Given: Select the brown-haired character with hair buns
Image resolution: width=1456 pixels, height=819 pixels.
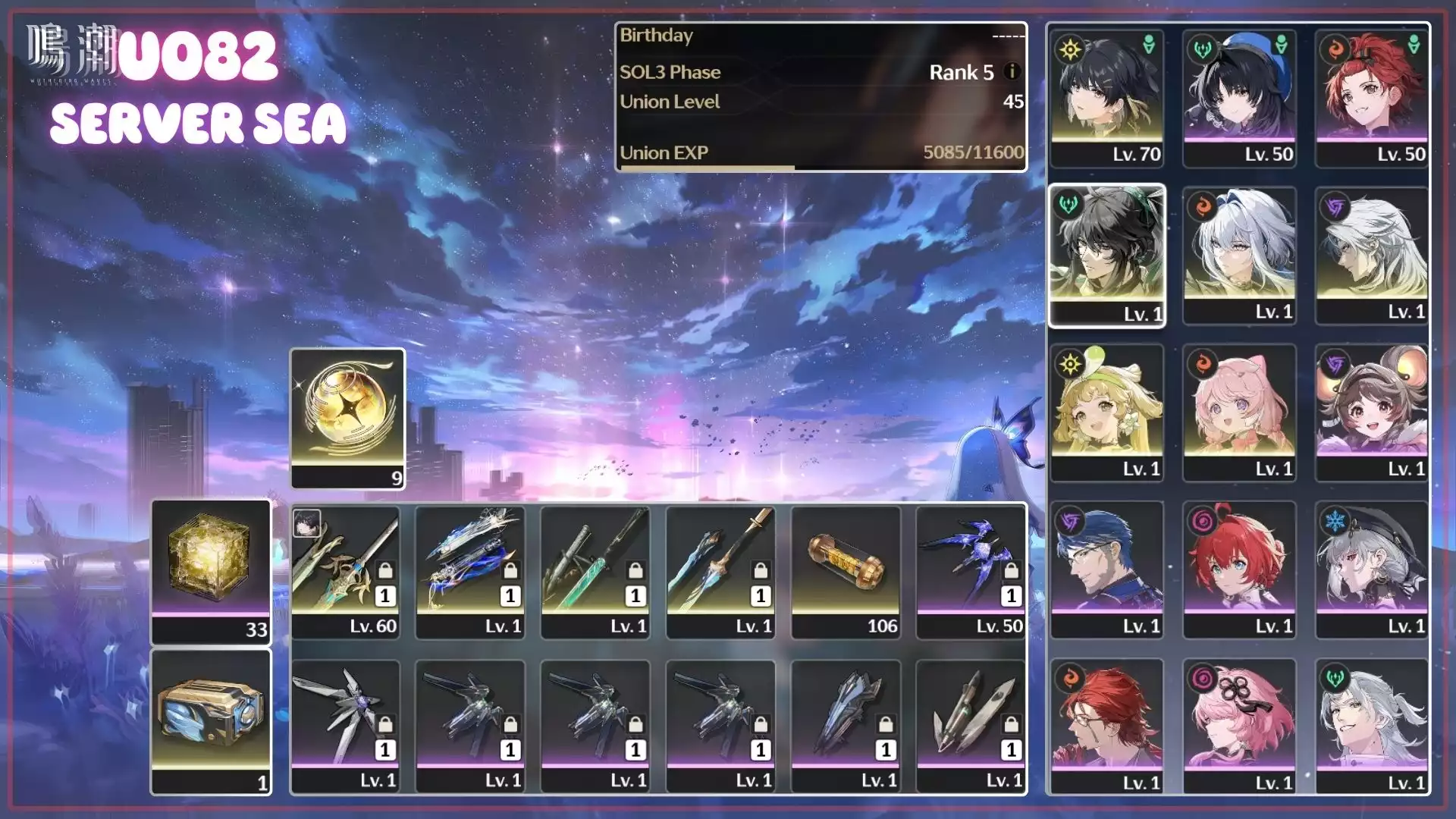Looking at the screenshot, I should pyautogui.click(x=1372, y=413).
